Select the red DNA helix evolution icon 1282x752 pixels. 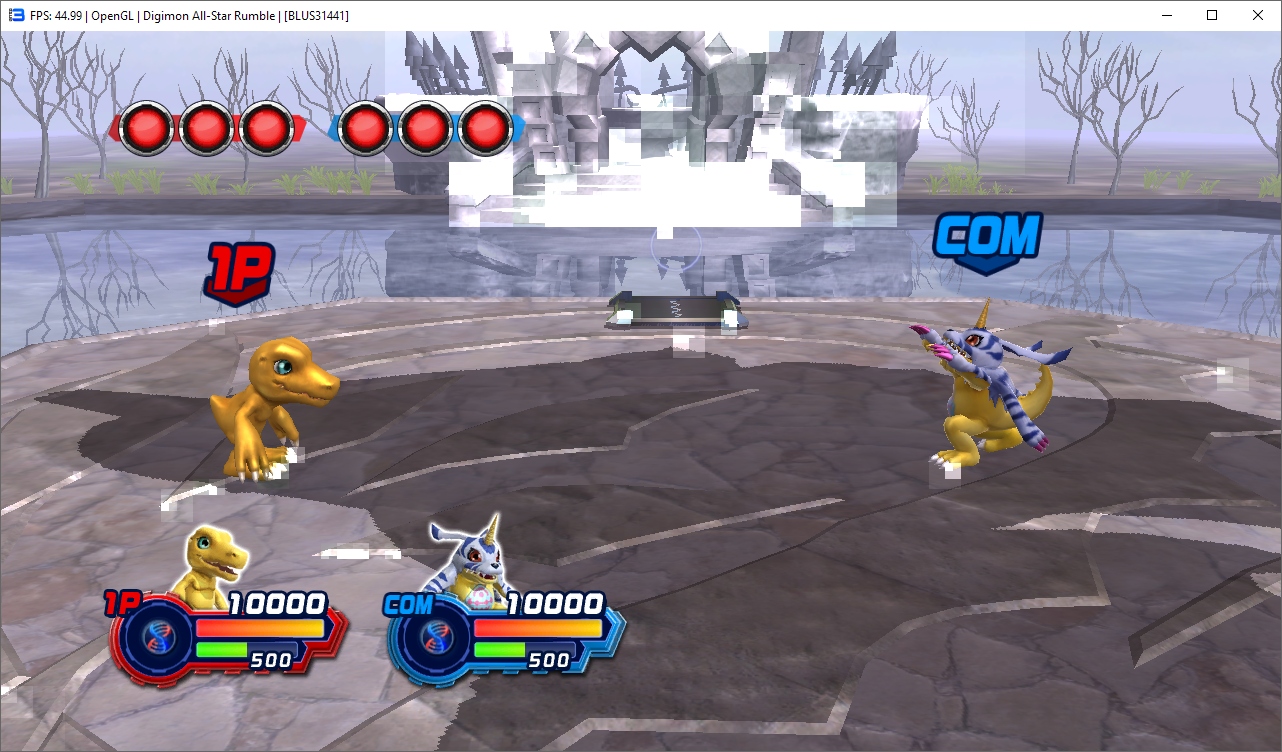156,636
